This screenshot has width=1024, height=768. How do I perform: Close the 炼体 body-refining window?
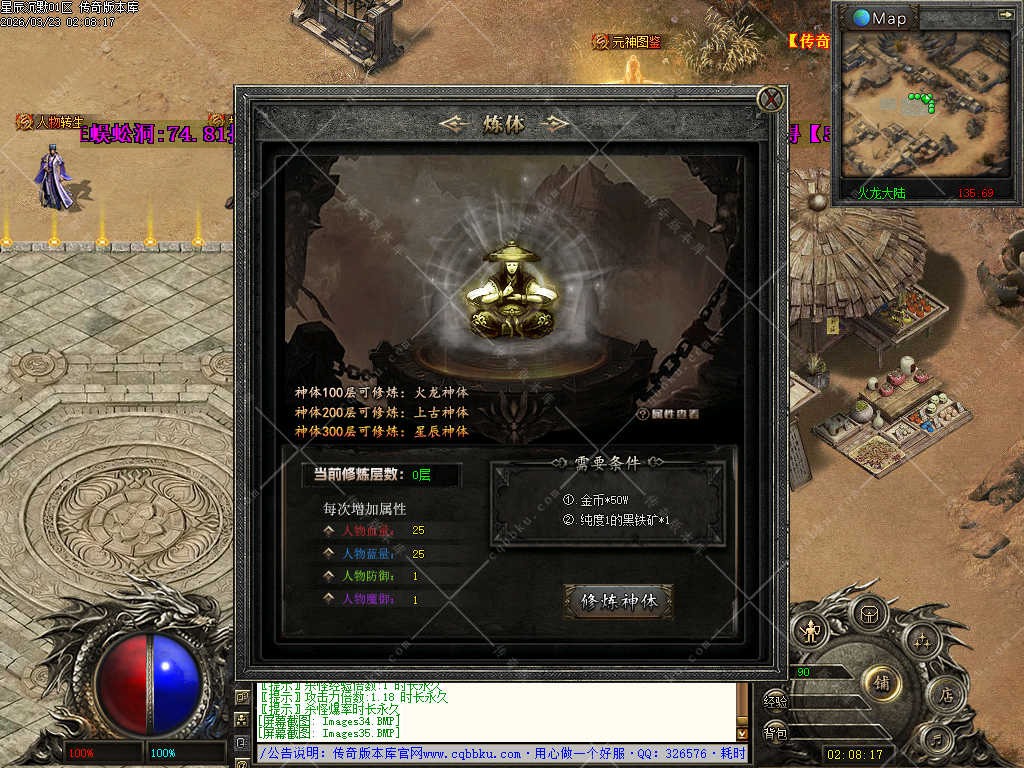tap(769, 99)
